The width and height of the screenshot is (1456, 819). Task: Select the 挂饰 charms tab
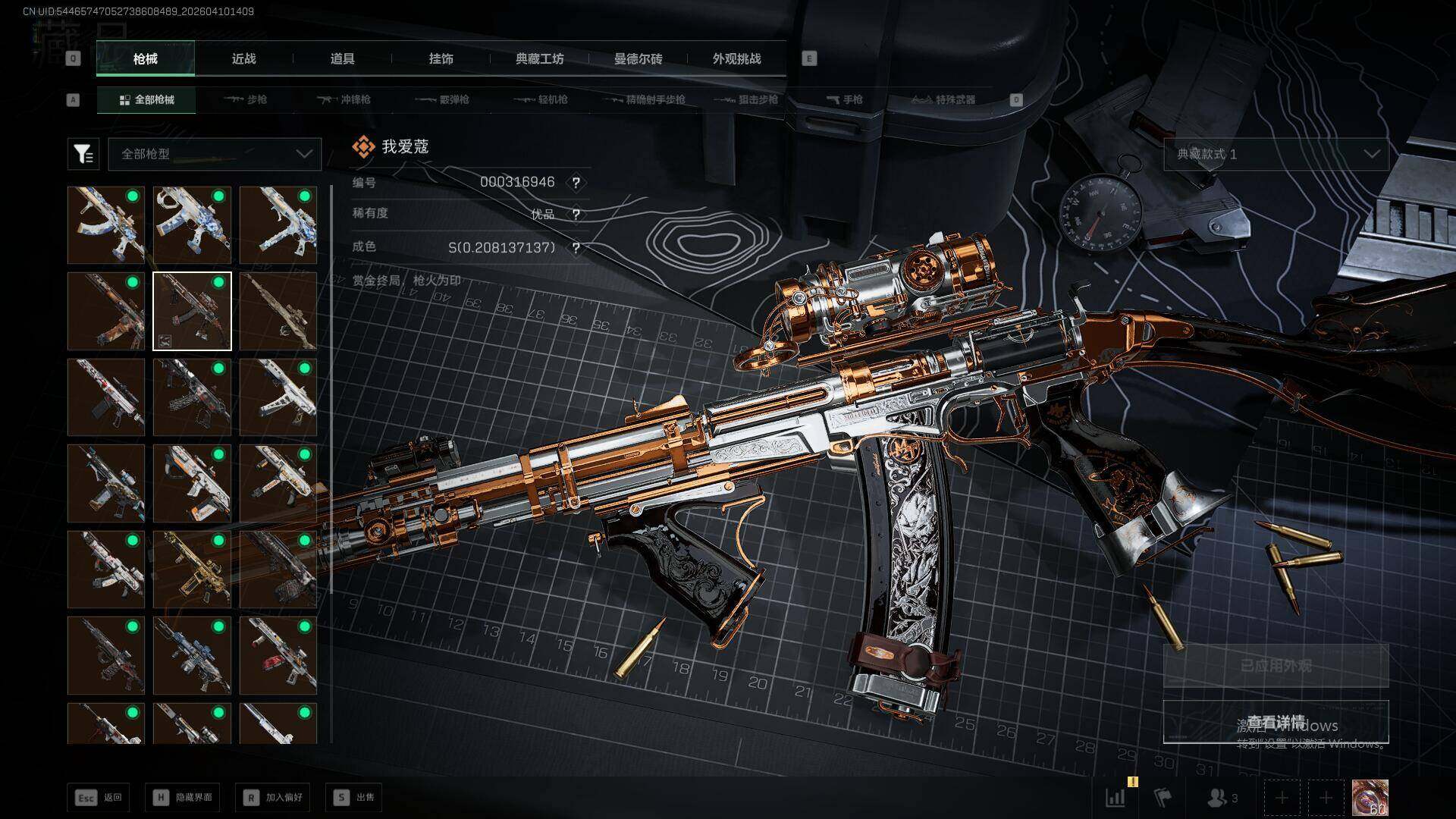click(x=441, y=59)
